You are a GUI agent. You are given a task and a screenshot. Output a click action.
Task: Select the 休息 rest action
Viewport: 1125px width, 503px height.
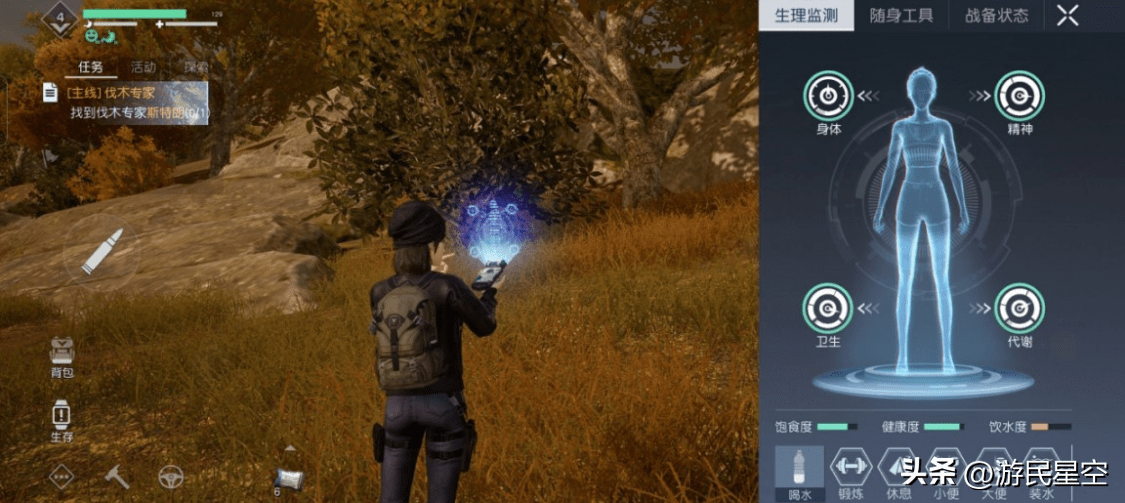[x=897, y=466]
